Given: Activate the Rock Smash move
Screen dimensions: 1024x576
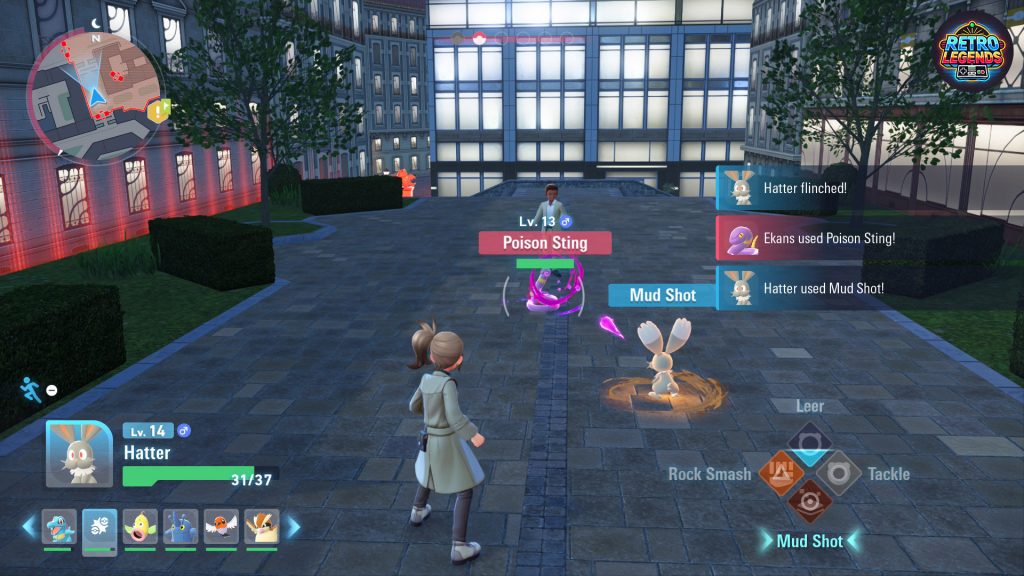Looking at the screenshot, I should pyautogui.click(x=779, y=472).
